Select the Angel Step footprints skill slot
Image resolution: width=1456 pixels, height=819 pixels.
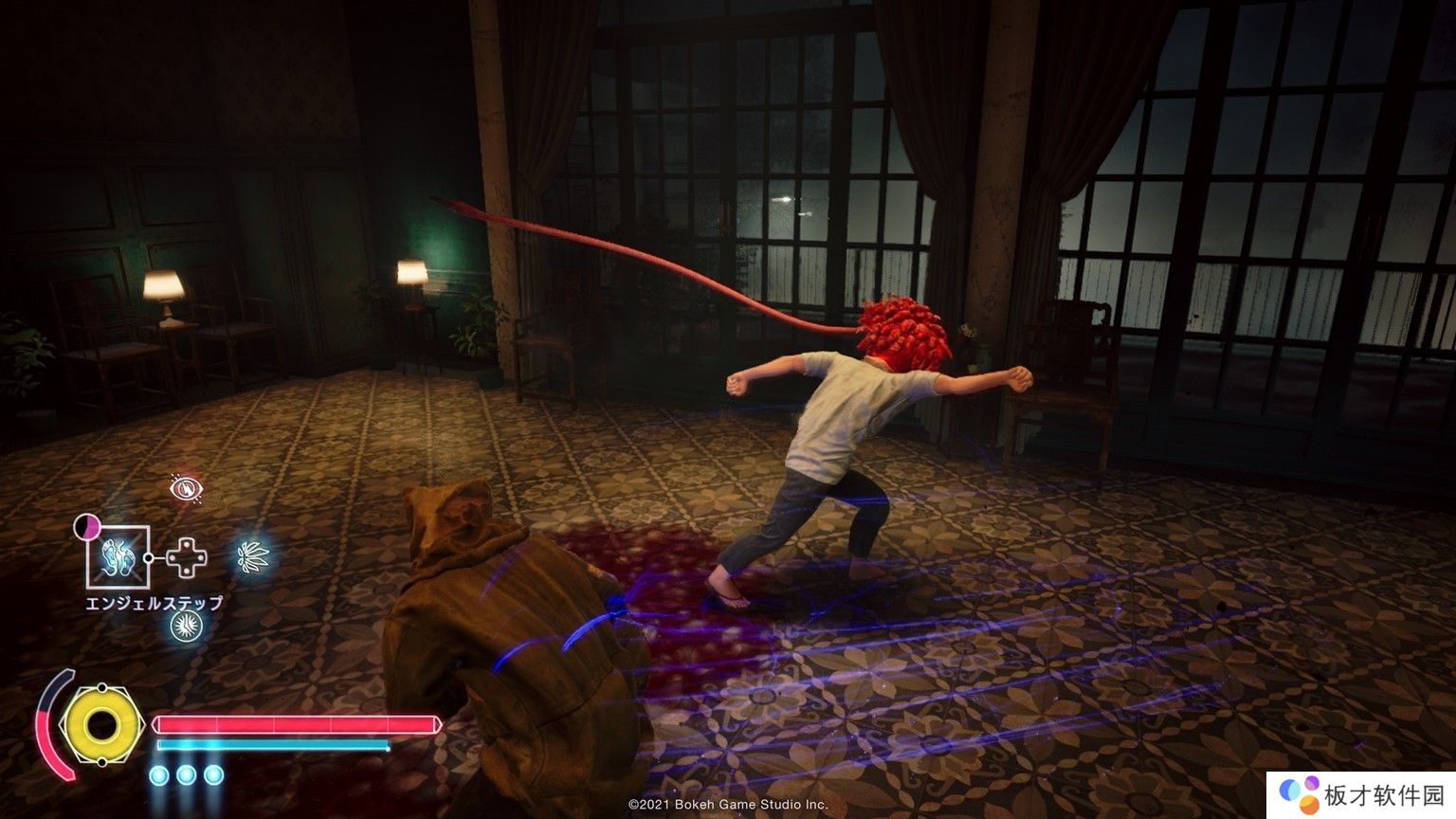[x=118, y=555]
